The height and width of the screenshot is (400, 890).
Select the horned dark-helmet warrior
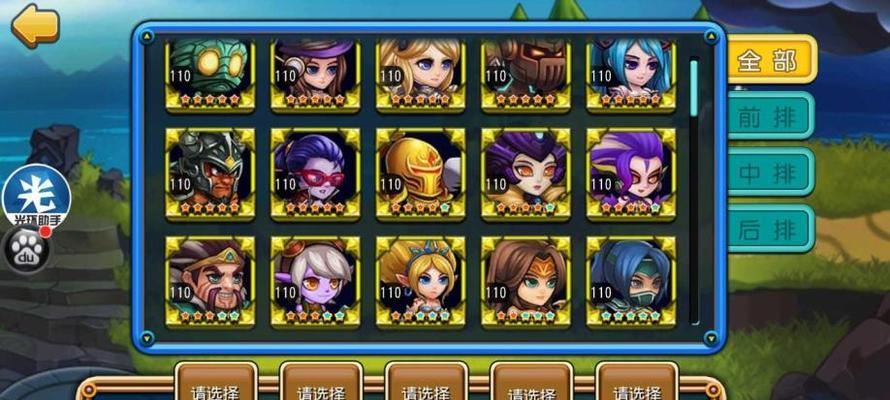point(210,172)
